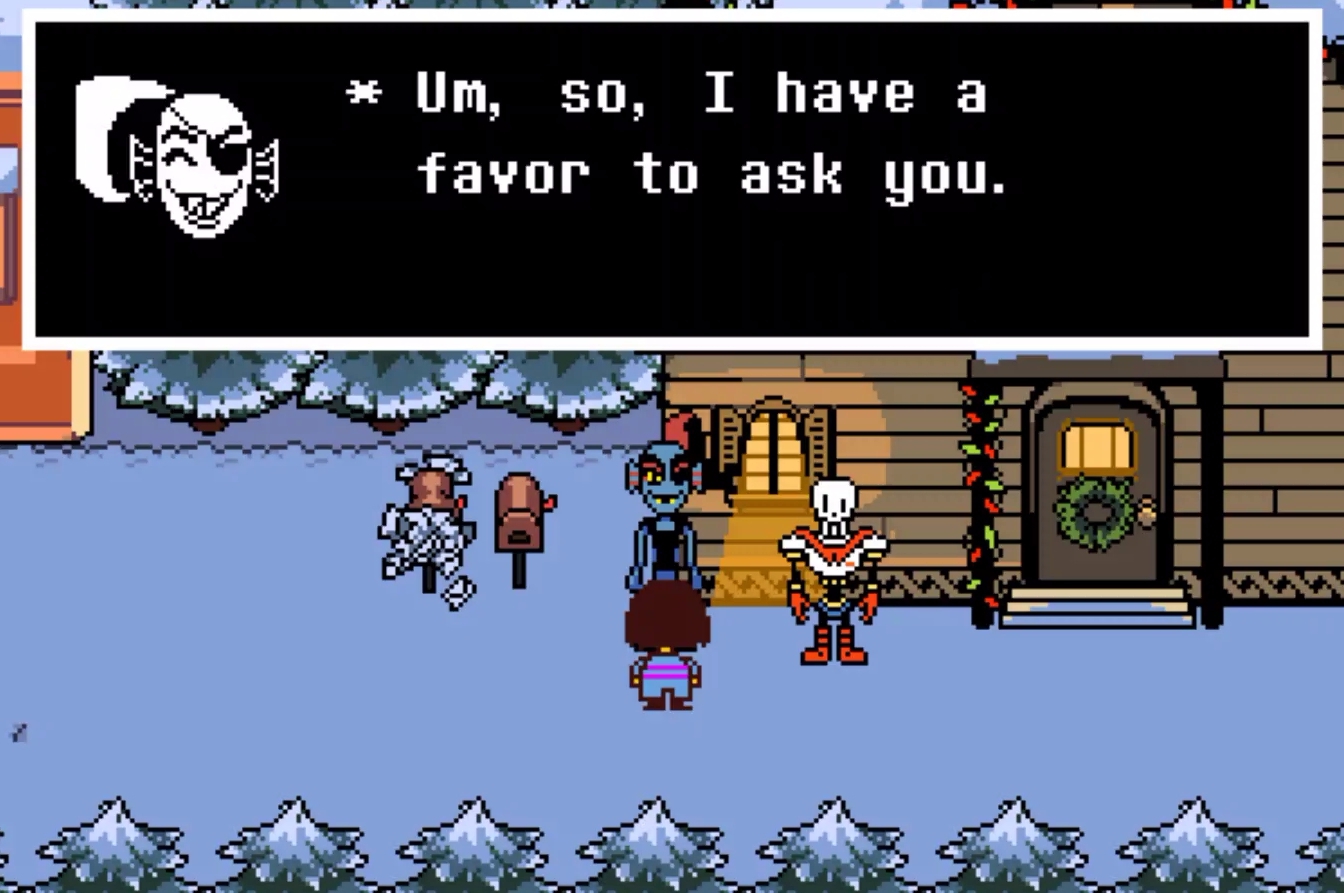Click Undyne's portrait in the dialogue box

[180, 150]
